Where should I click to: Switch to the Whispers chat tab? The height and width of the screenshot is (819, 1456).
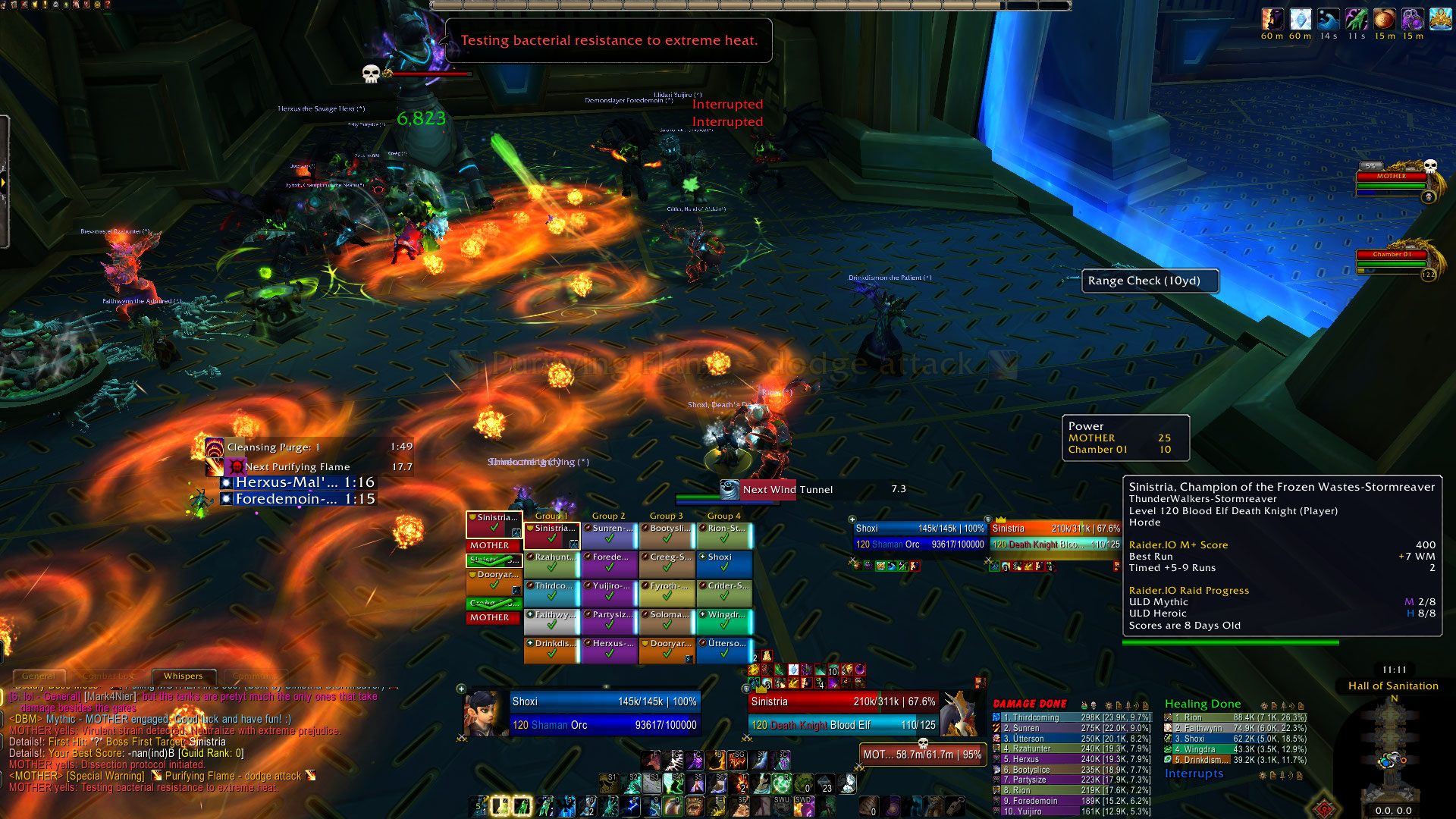(x=183, y=676)
